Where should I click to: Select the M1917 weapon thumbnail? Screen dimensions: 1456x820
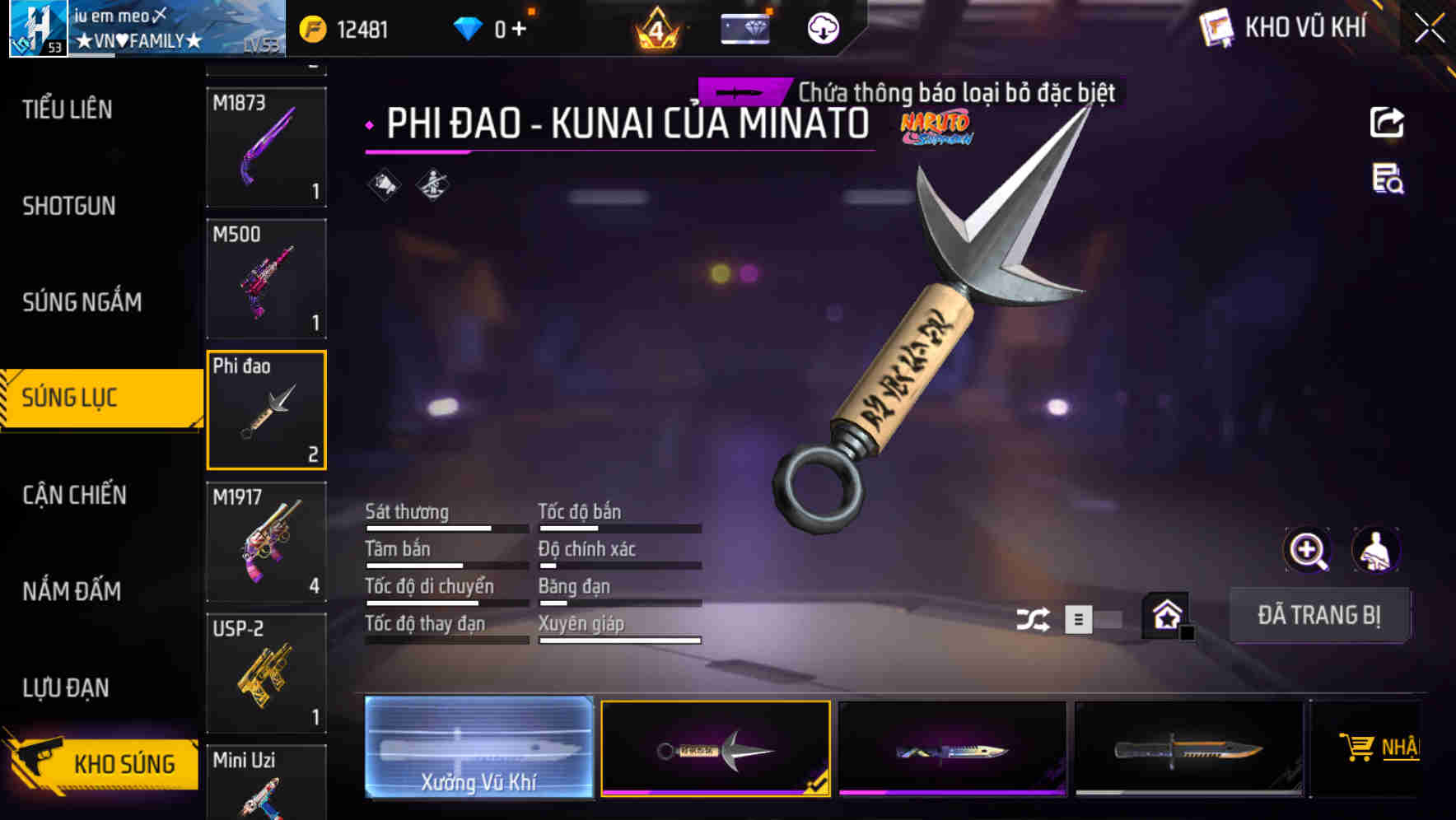pos(266,541)
